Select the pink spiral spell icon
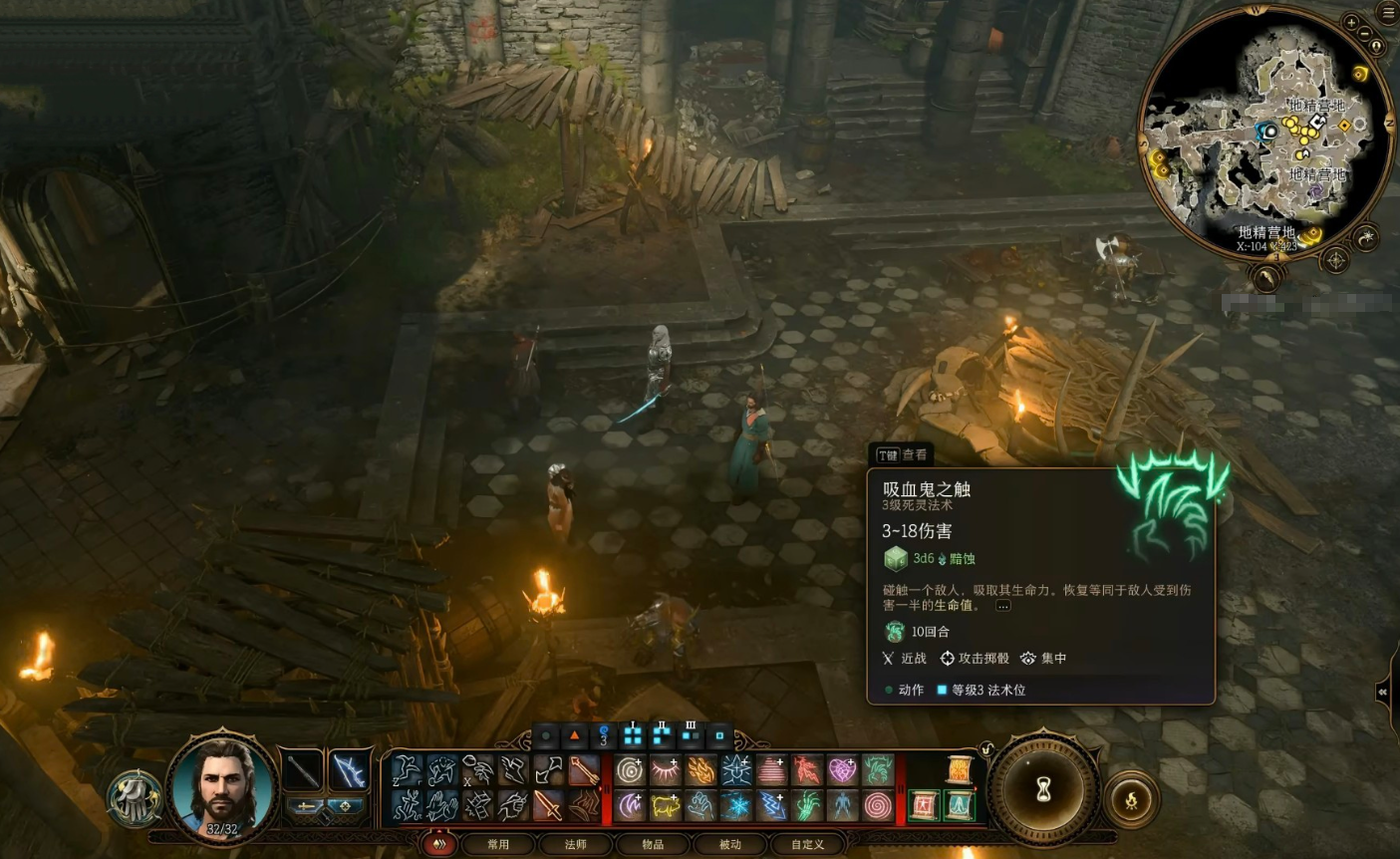Image resolution: width=1400 pixels, height=859 pixels. [877, 805]
